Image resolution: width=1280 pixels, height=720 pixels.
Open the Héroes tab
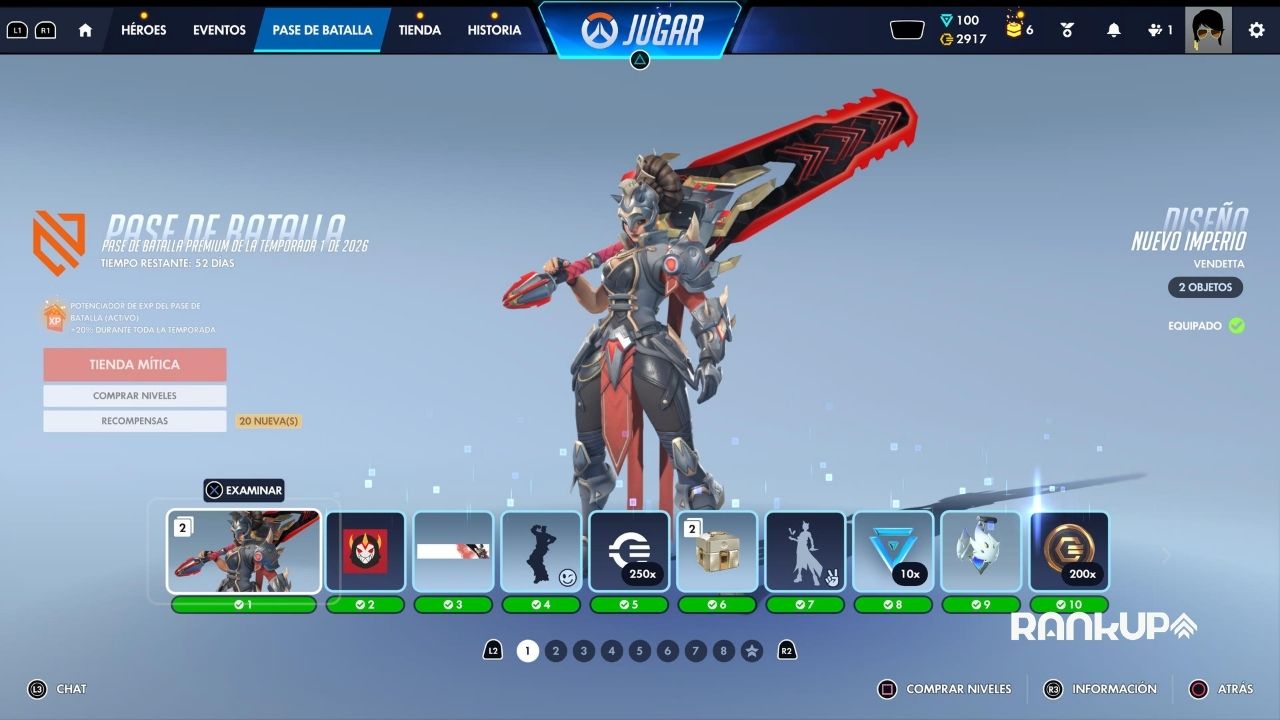[x=143, y=30]
